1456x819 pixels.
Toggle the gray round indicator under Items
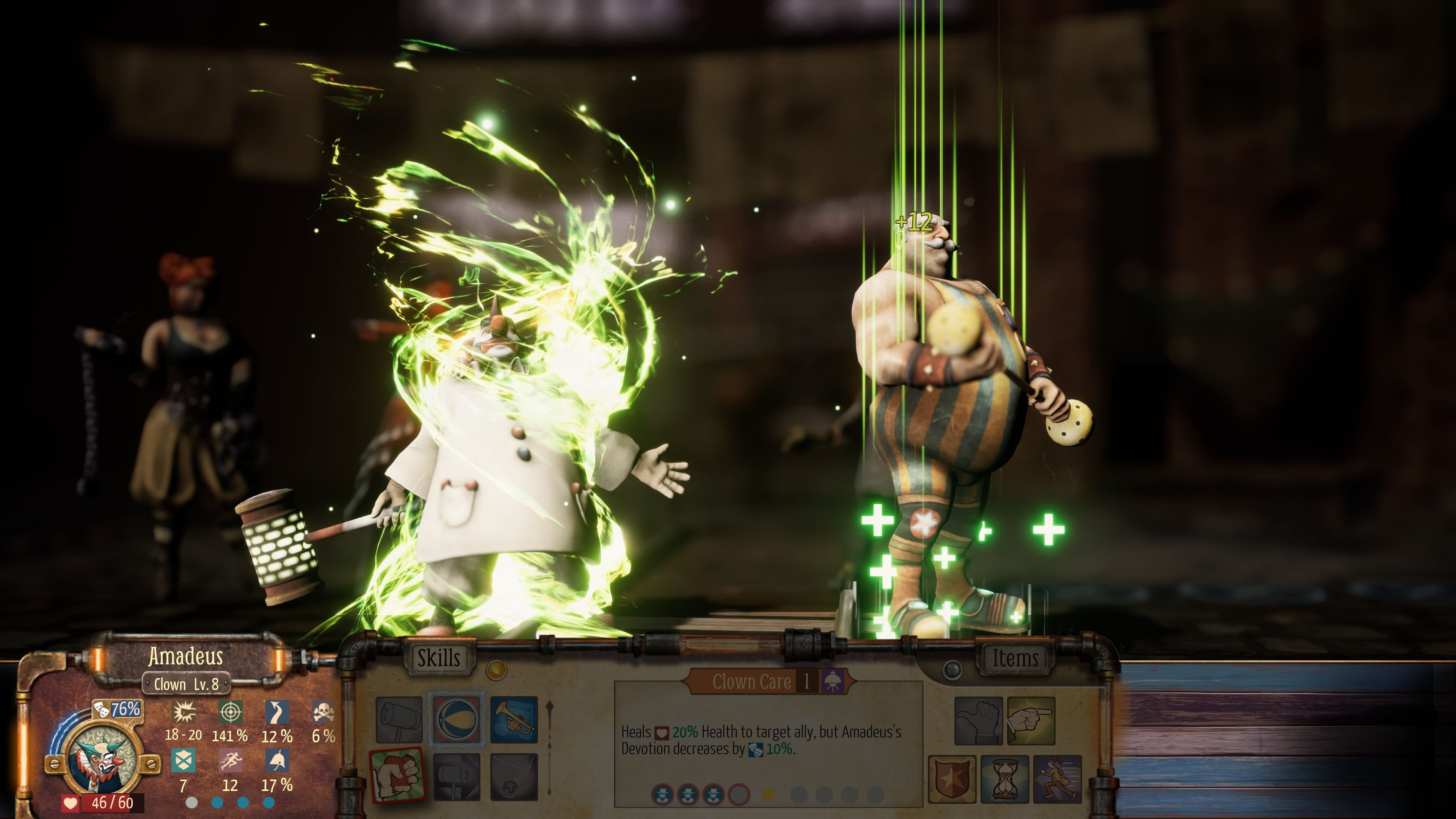953,669
